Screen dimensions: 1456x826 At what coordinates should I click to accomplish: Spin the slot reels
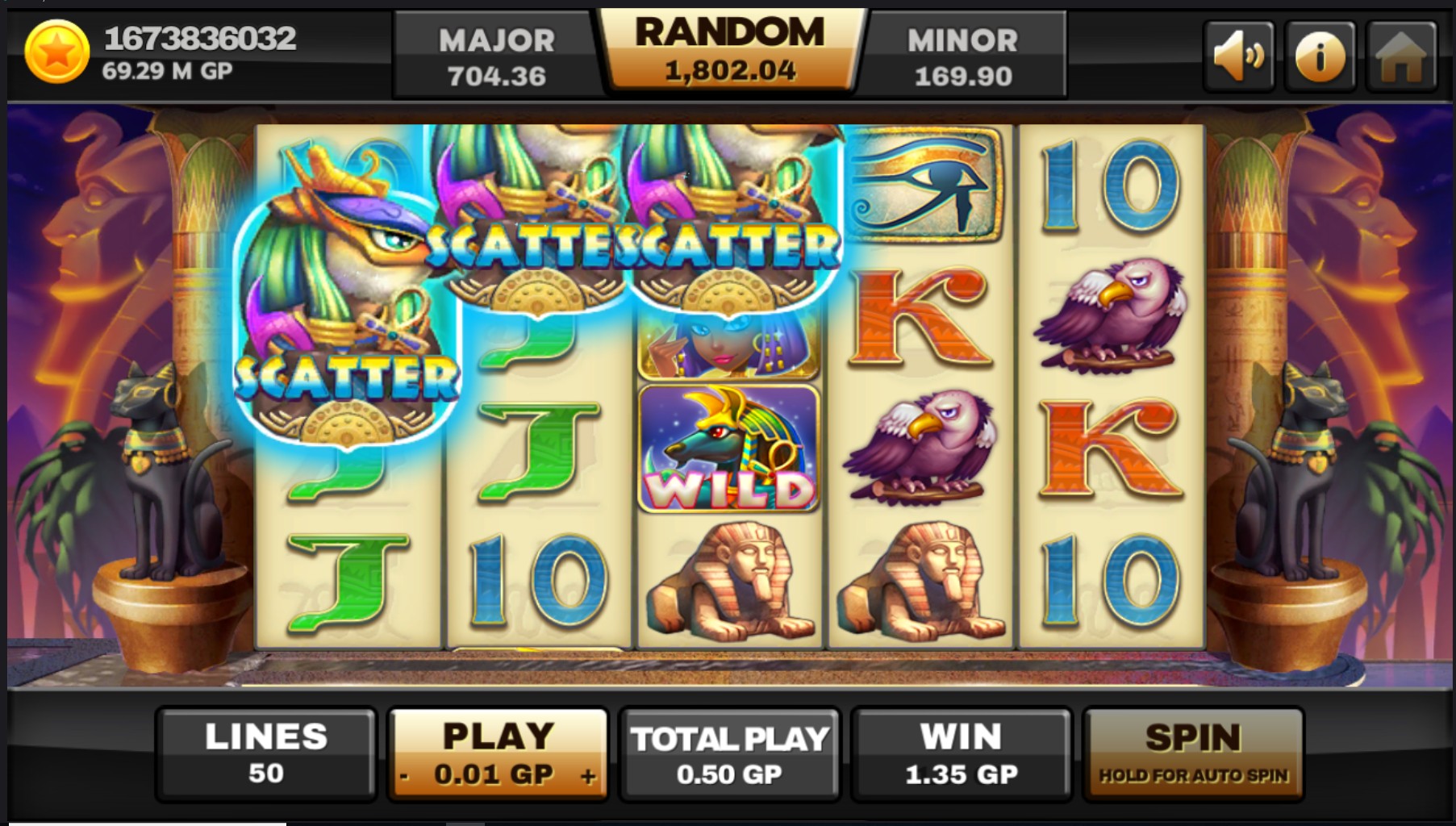1192,753
